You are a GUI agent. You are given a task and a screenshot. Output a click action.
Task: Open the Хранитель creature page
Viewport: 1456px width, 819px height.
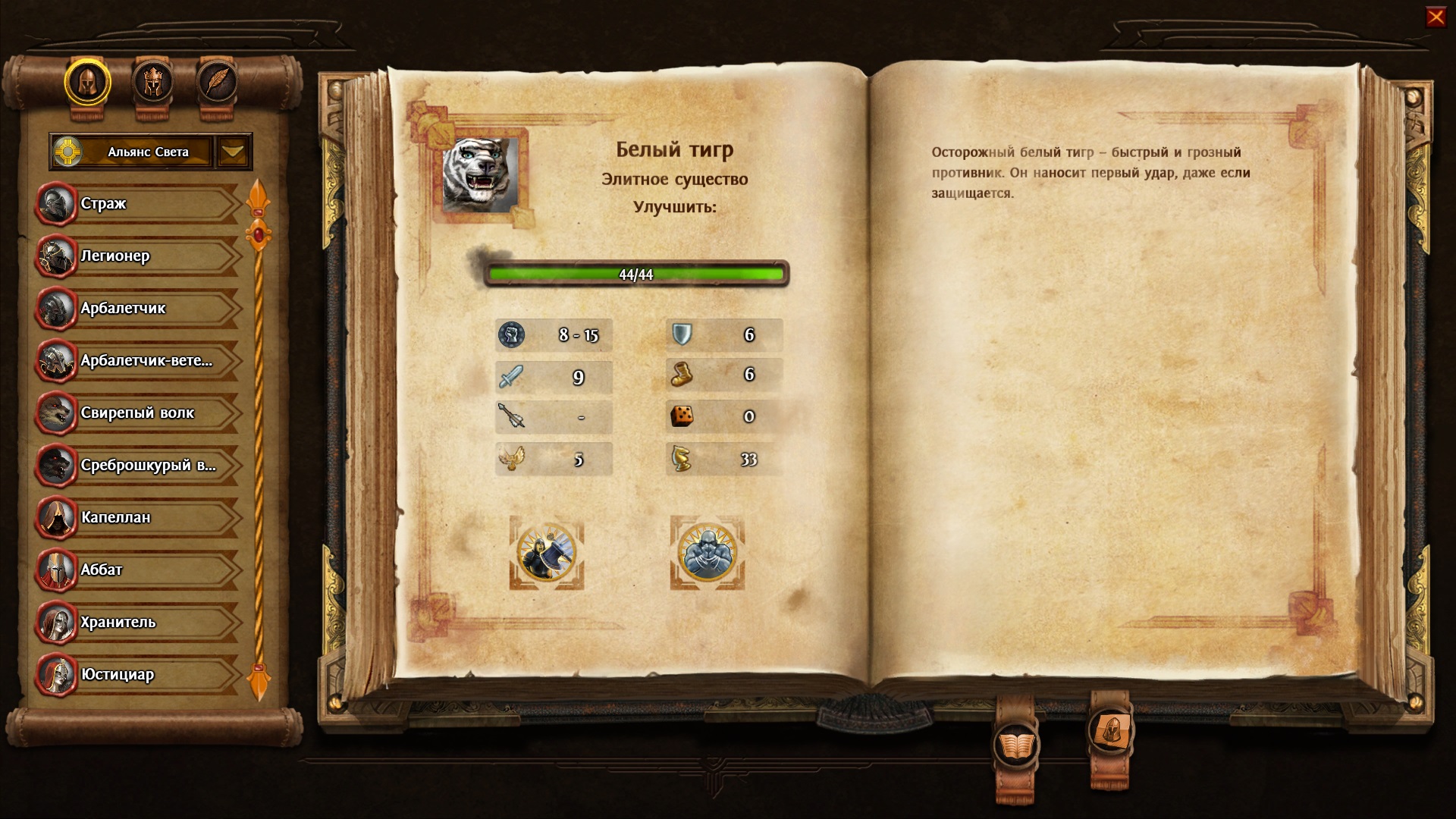point(136,622)
